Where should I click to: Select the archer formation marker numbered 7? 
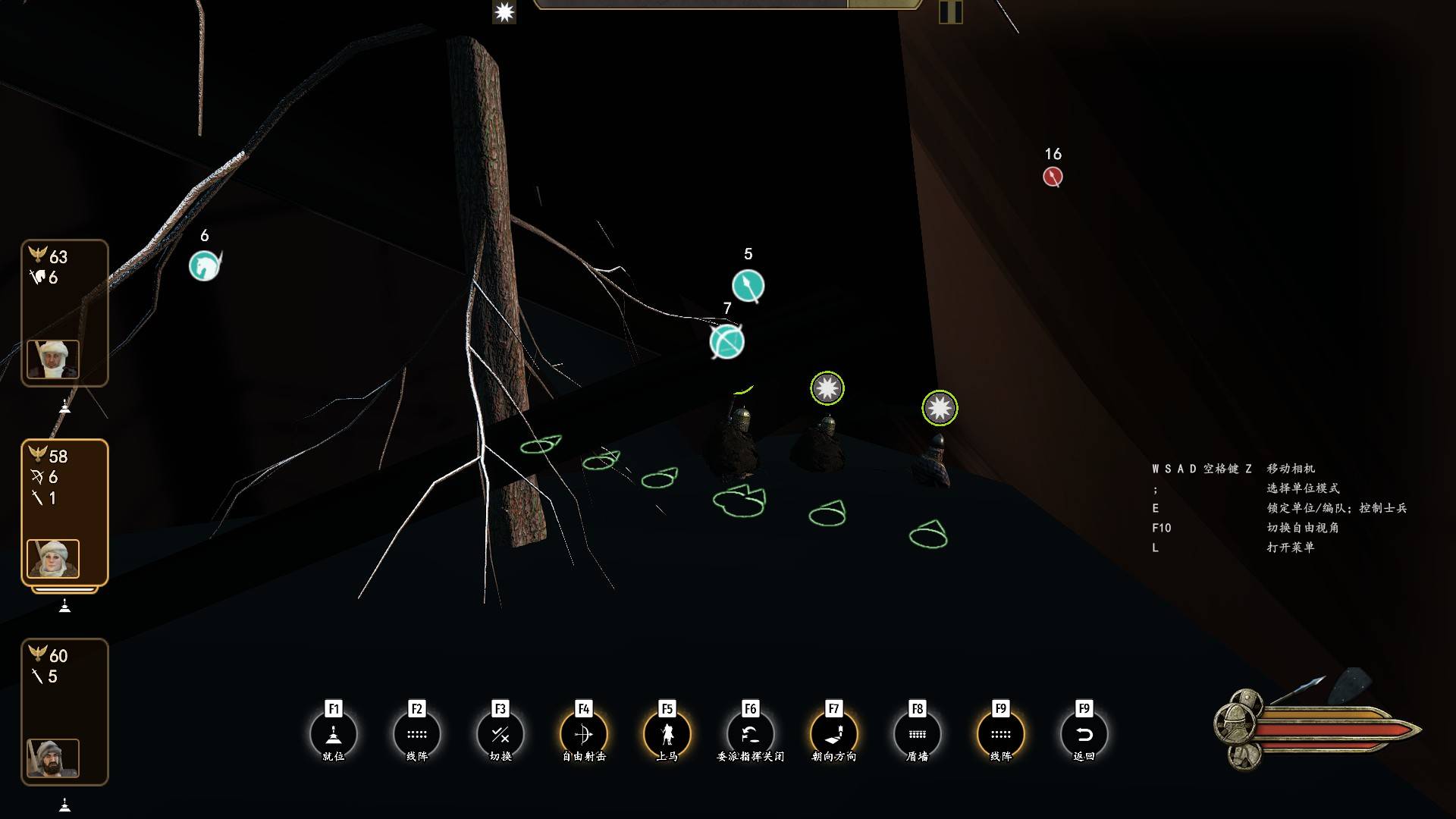click(x=726, y=342)
